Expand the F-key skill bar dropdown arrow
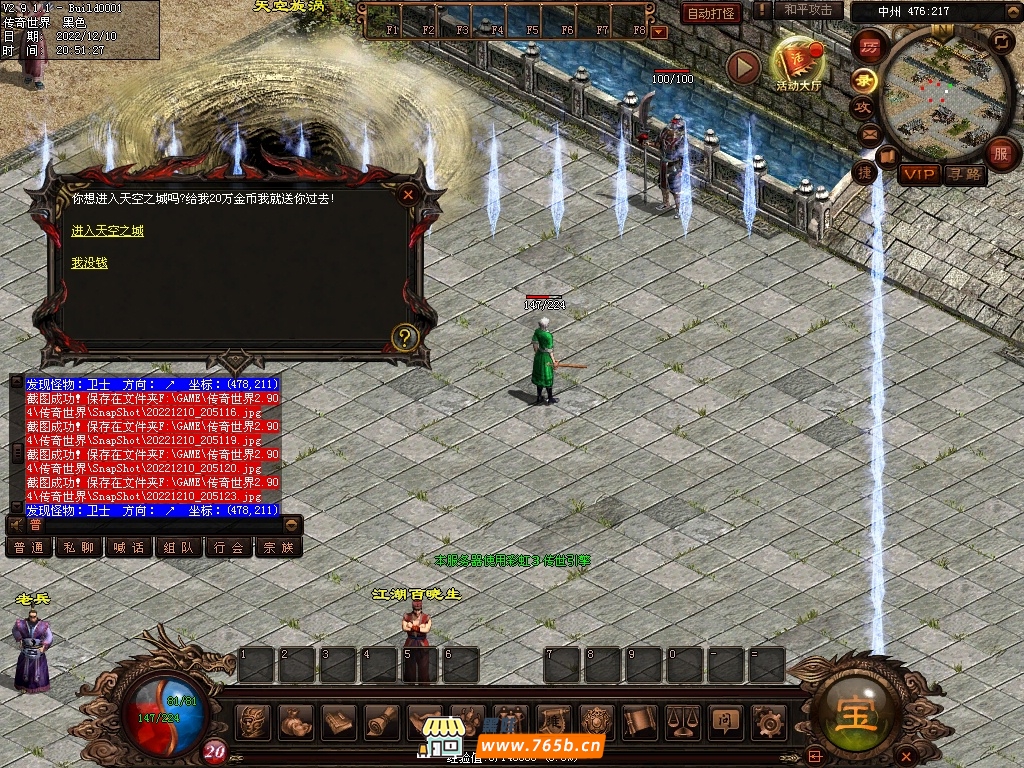Viewport: 1024px width, 768px height. (x=659, y=32)
